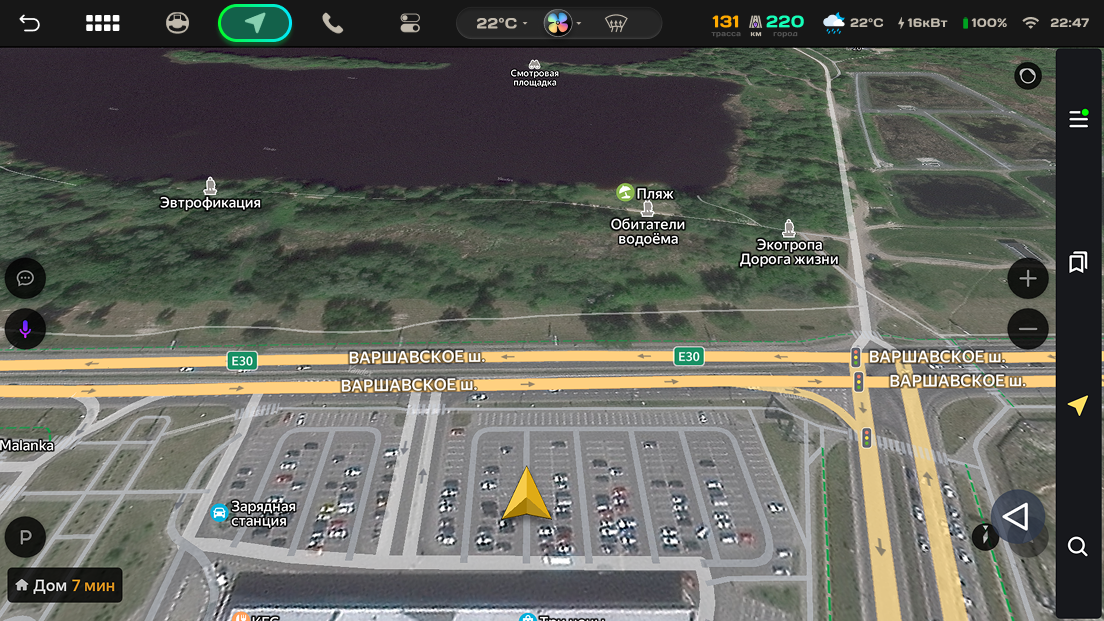
Task: Zoom in on the map
Action: 1028,279
